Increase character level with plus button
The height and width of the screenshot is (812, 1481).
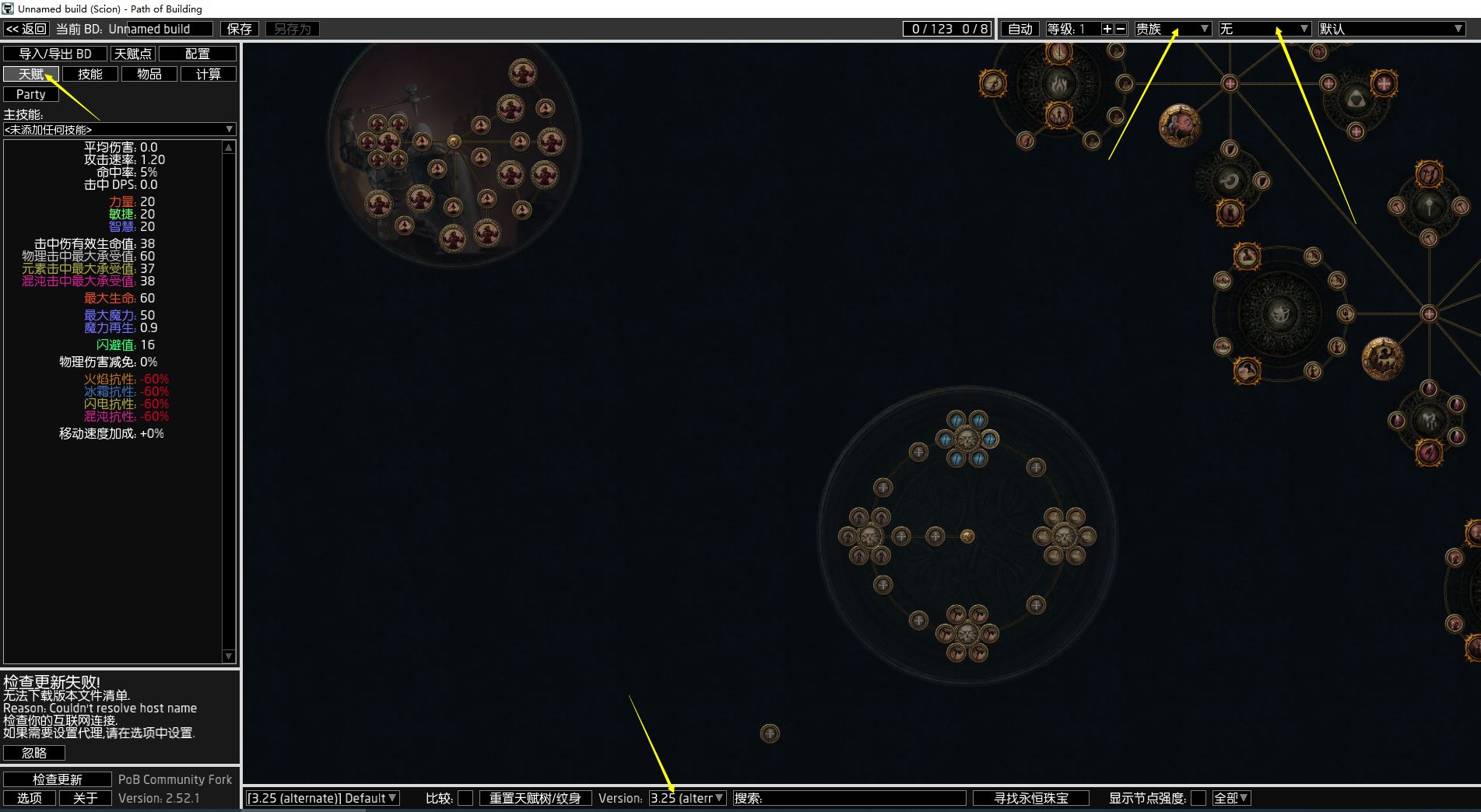click(1107, 29)
